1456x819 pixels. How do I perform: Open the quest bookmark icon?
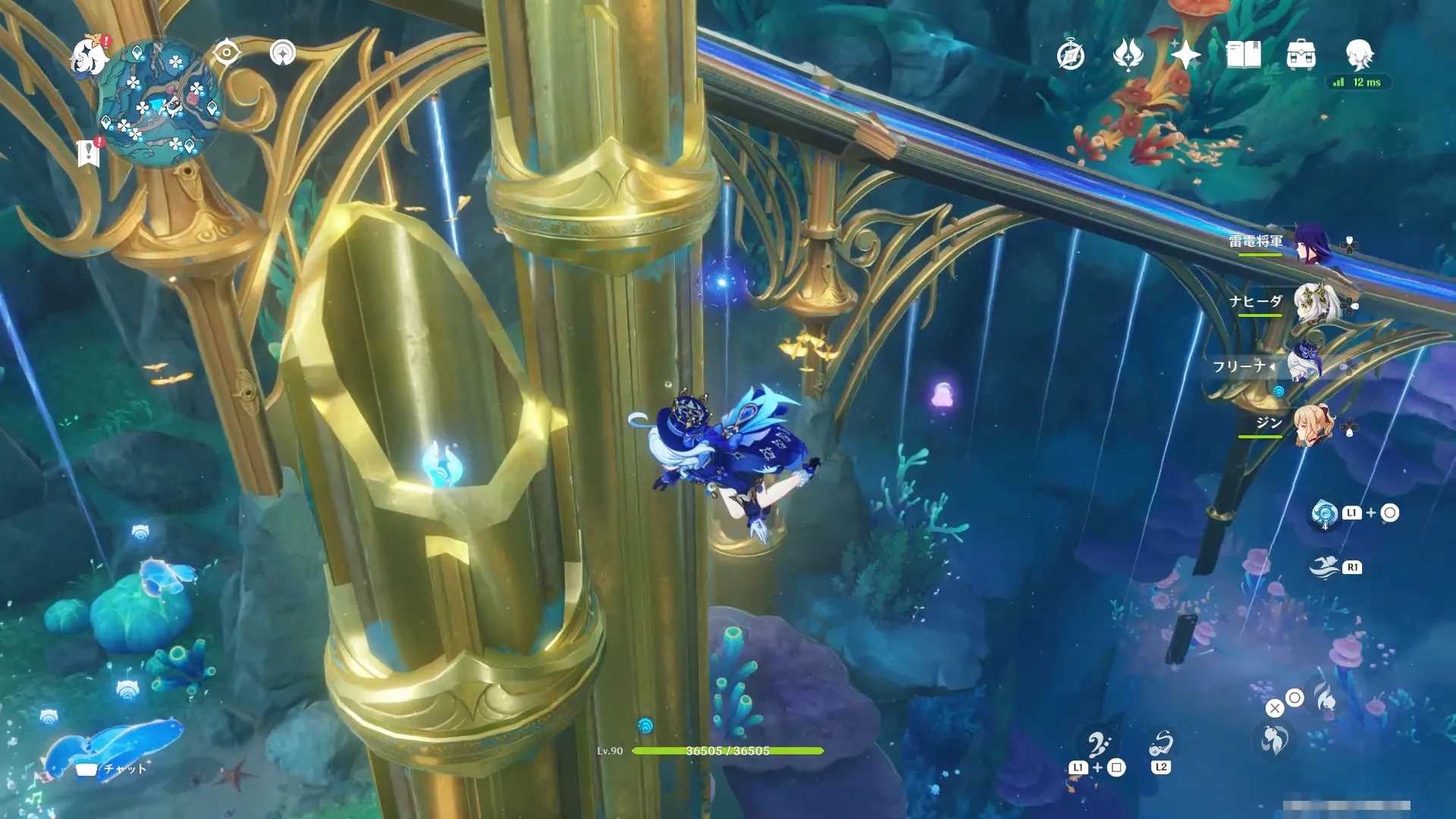click(x=89, y=152)
